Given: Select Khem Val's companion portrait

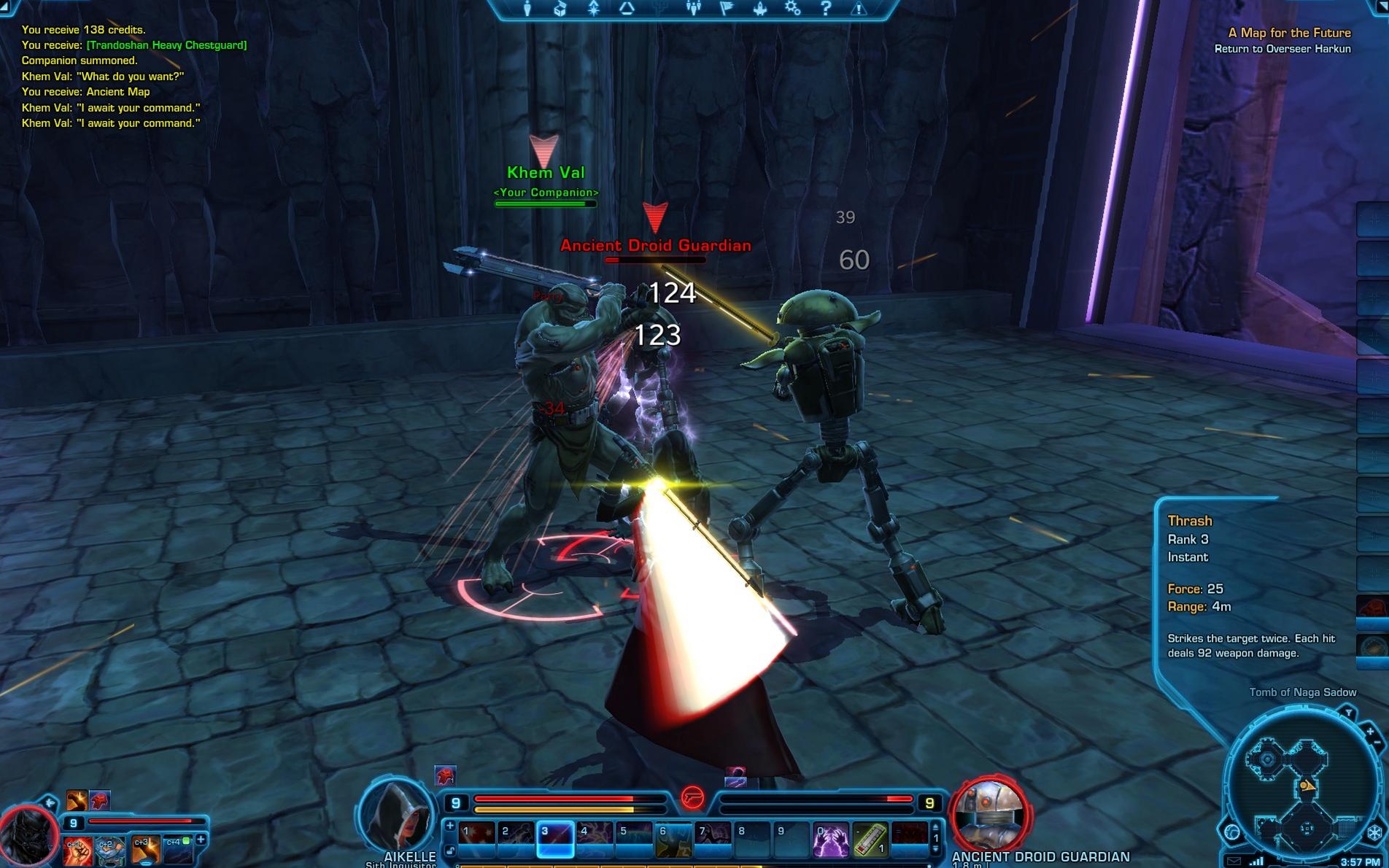Looking at the screenshot, I should coord(28,839).
